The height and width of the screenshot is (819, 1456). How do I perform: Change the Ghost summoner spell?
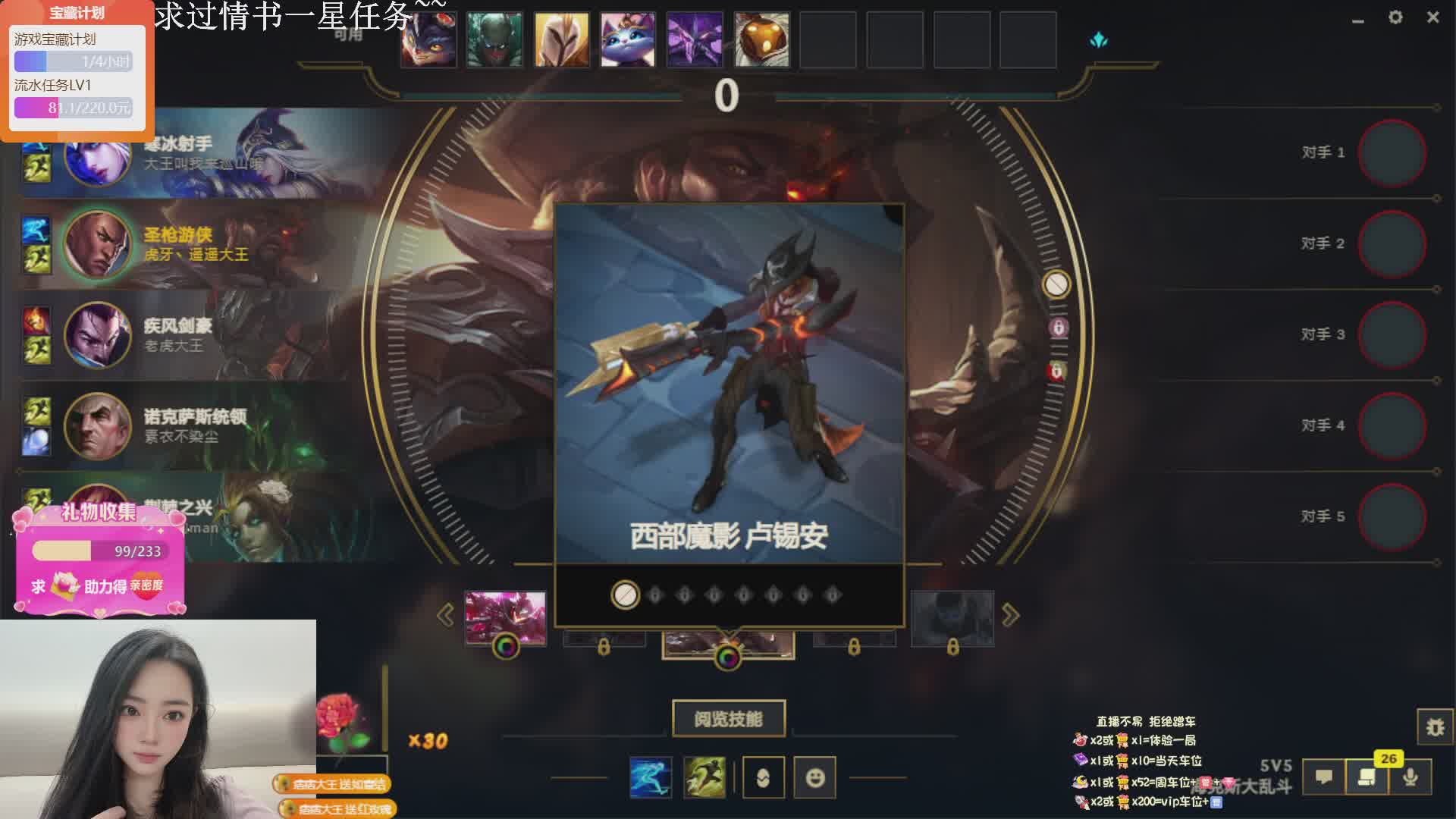651,777
